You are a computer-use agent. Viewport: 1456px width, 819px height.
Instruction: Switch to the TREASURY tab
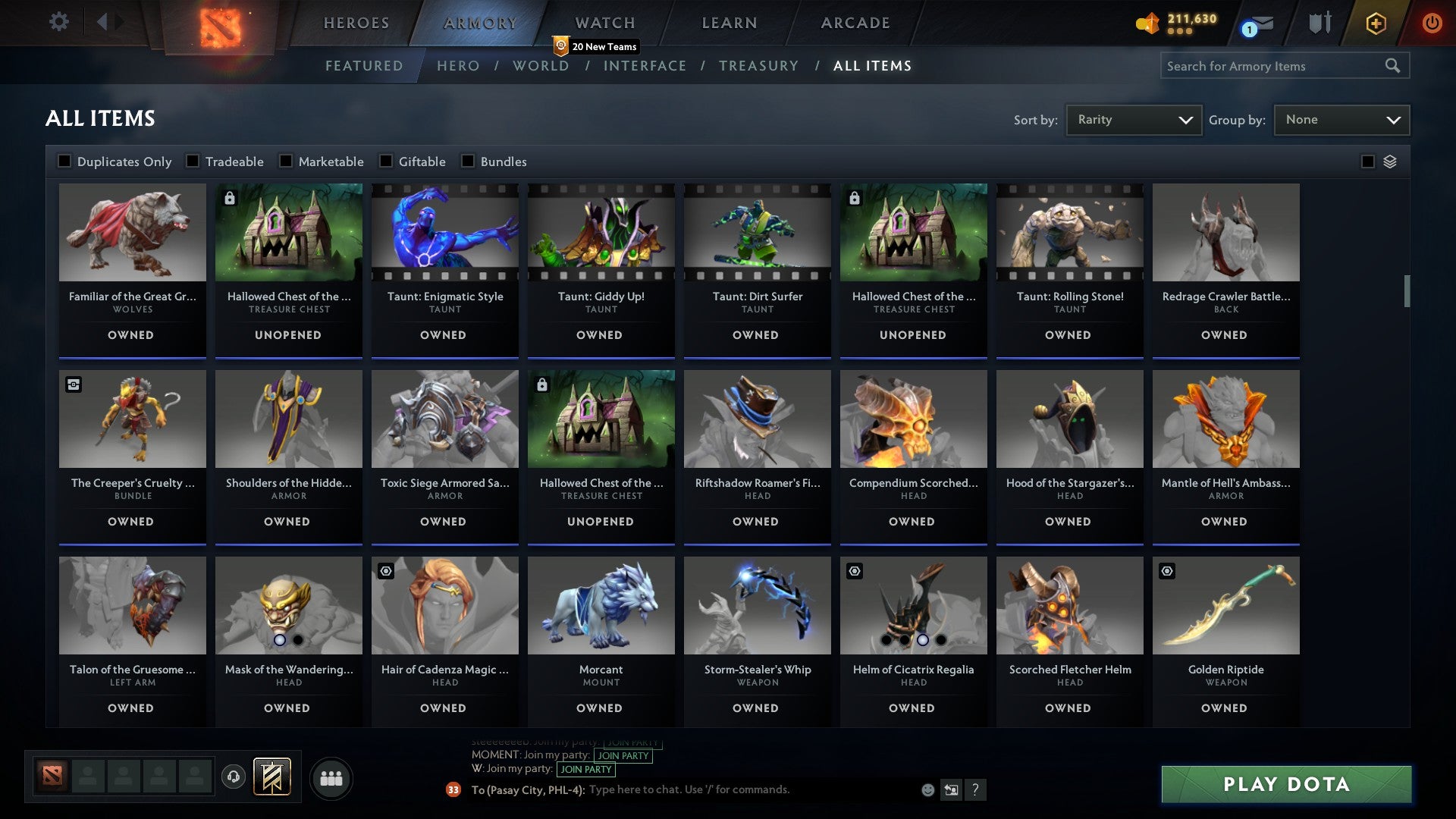[x=758, y=66]
